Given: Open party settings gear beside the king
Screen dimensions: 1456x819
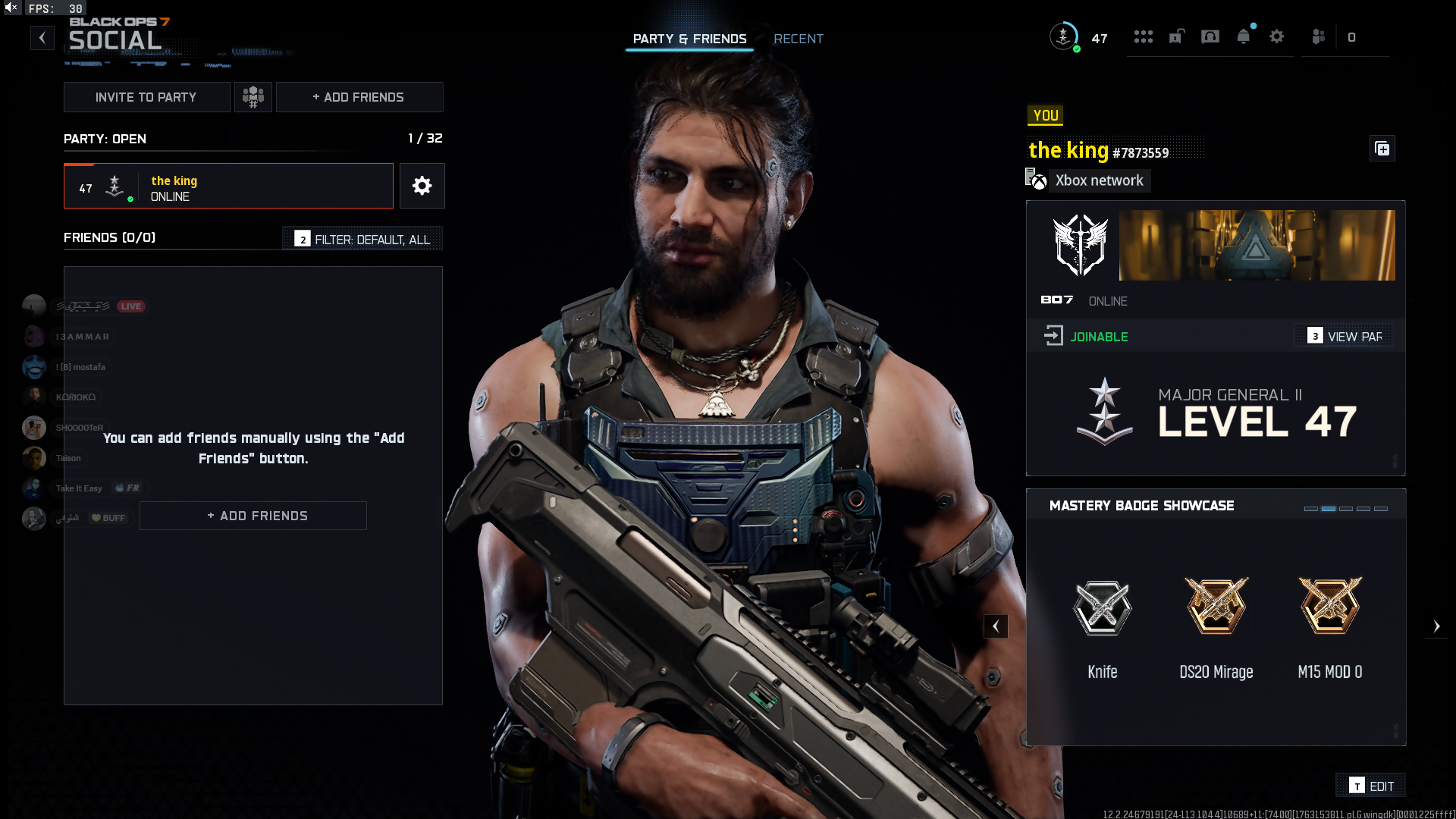Looking at the screenshot, I should pyautogui.click(x=422, y=187).
